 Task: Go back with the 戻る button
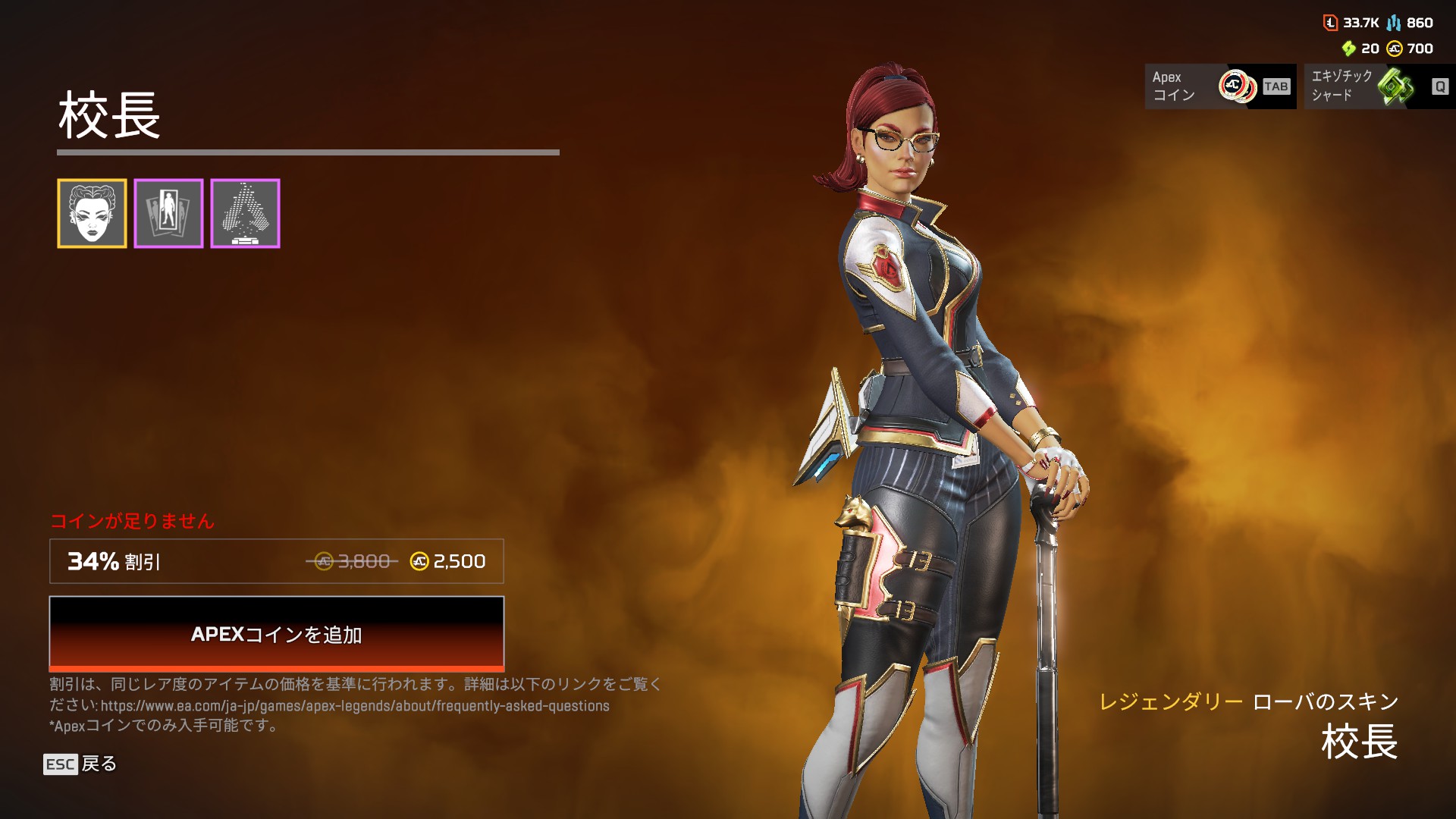(x=80, y=764)
